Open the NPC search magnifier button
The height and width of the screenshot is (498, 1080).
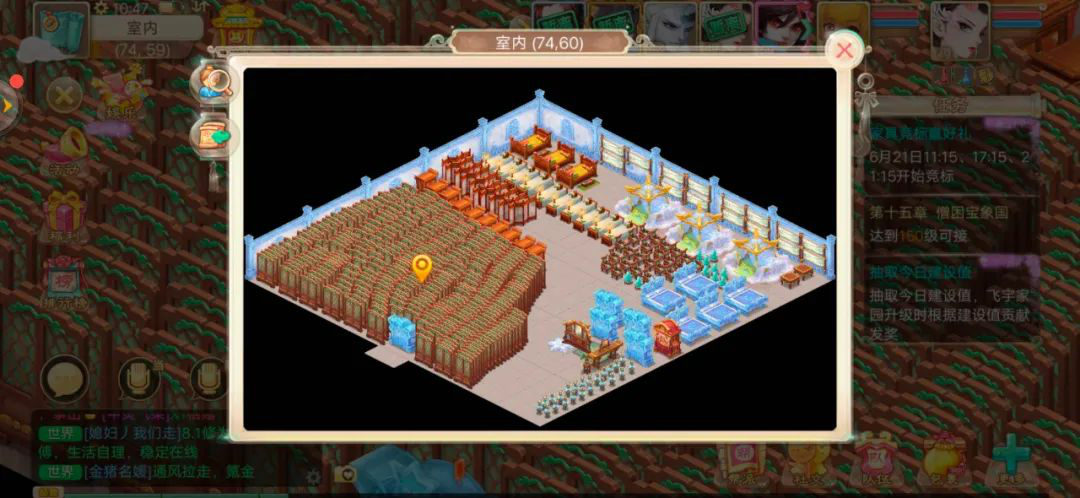point(212,84)
